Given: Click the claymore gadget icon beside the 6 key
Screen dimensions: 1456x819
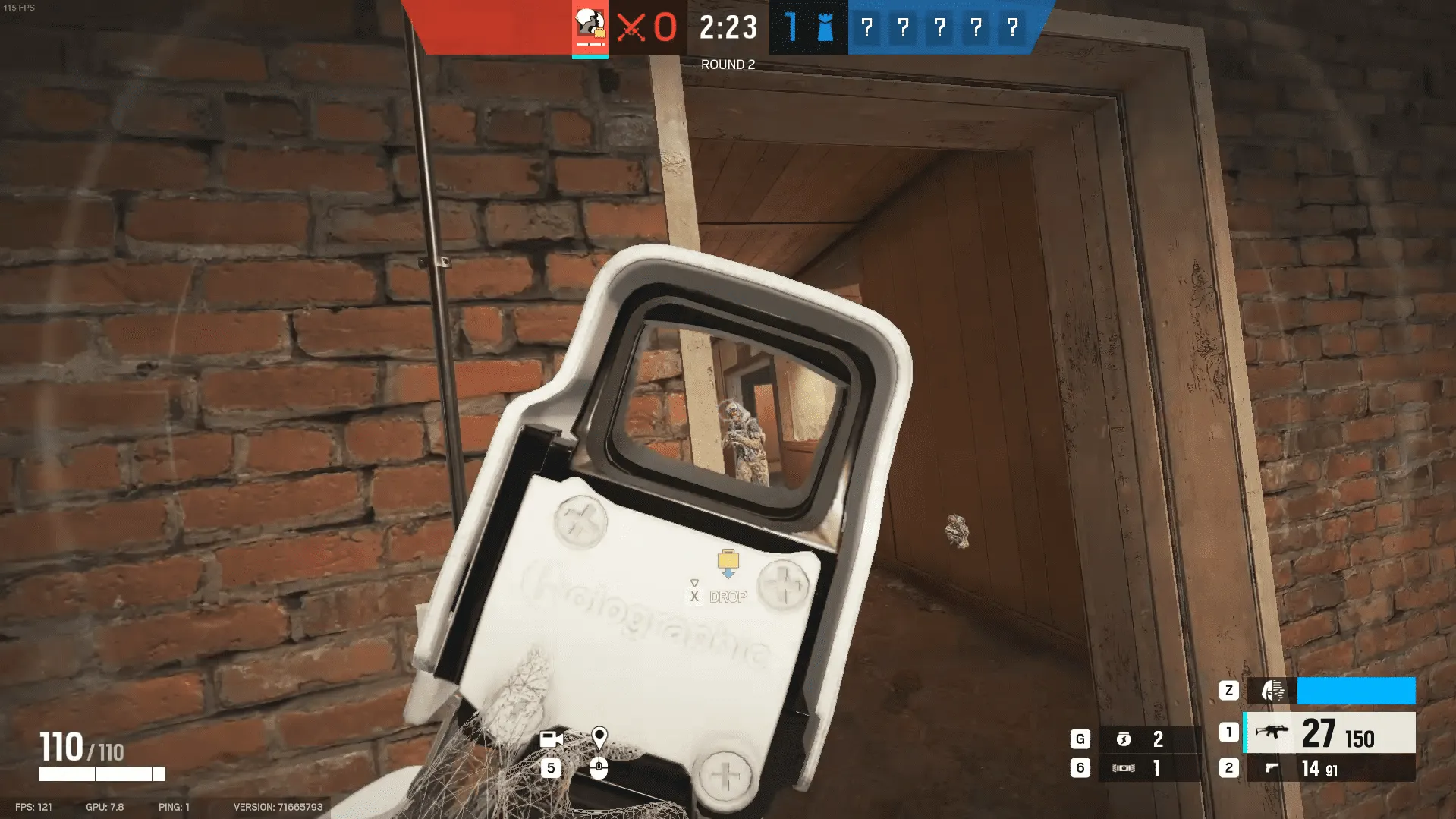Looking at the screenshot, I should coord(1125,767).
